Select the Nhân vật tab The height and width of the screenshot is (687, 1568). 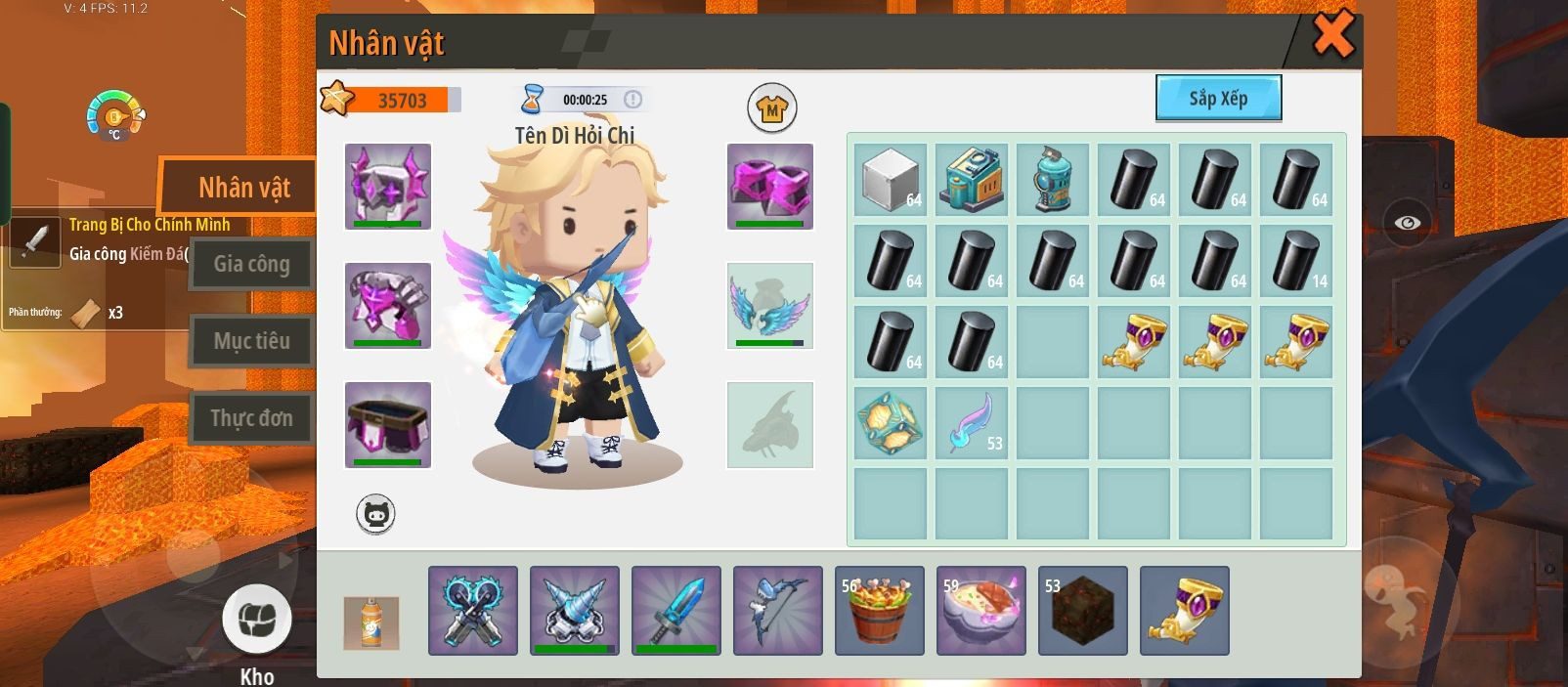pyautogui.click(x=243, y=188)
